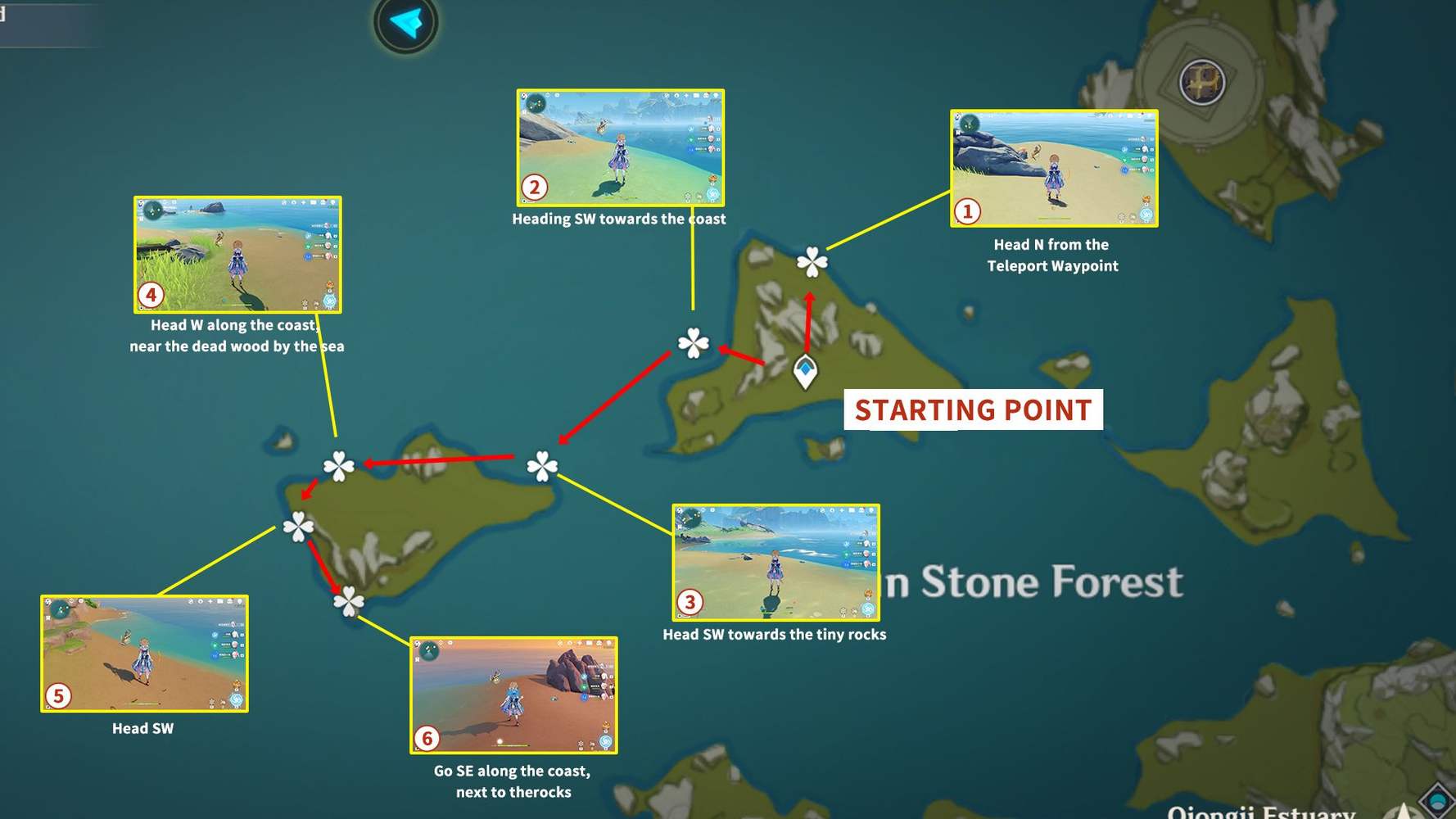Click the clover marker above the starting point
Image resolution: width=1456 pixels, height=819 pixels.
[x=812, y=264]
